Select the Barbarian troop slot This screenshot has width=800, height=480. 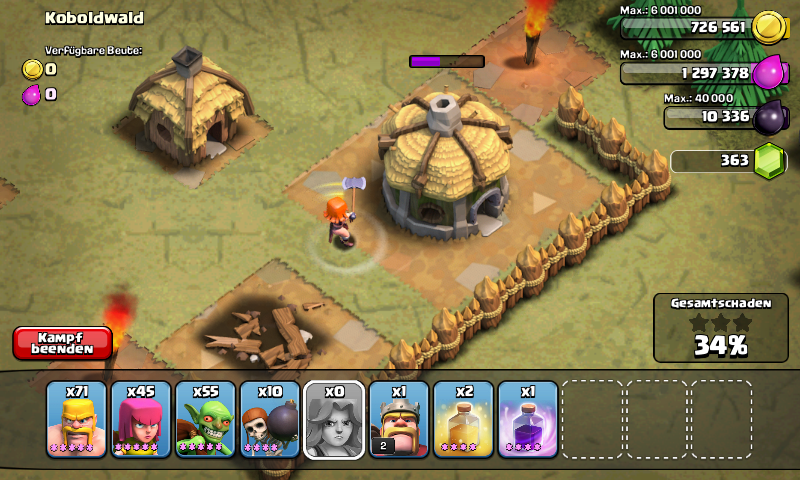[x=77, y=420]
